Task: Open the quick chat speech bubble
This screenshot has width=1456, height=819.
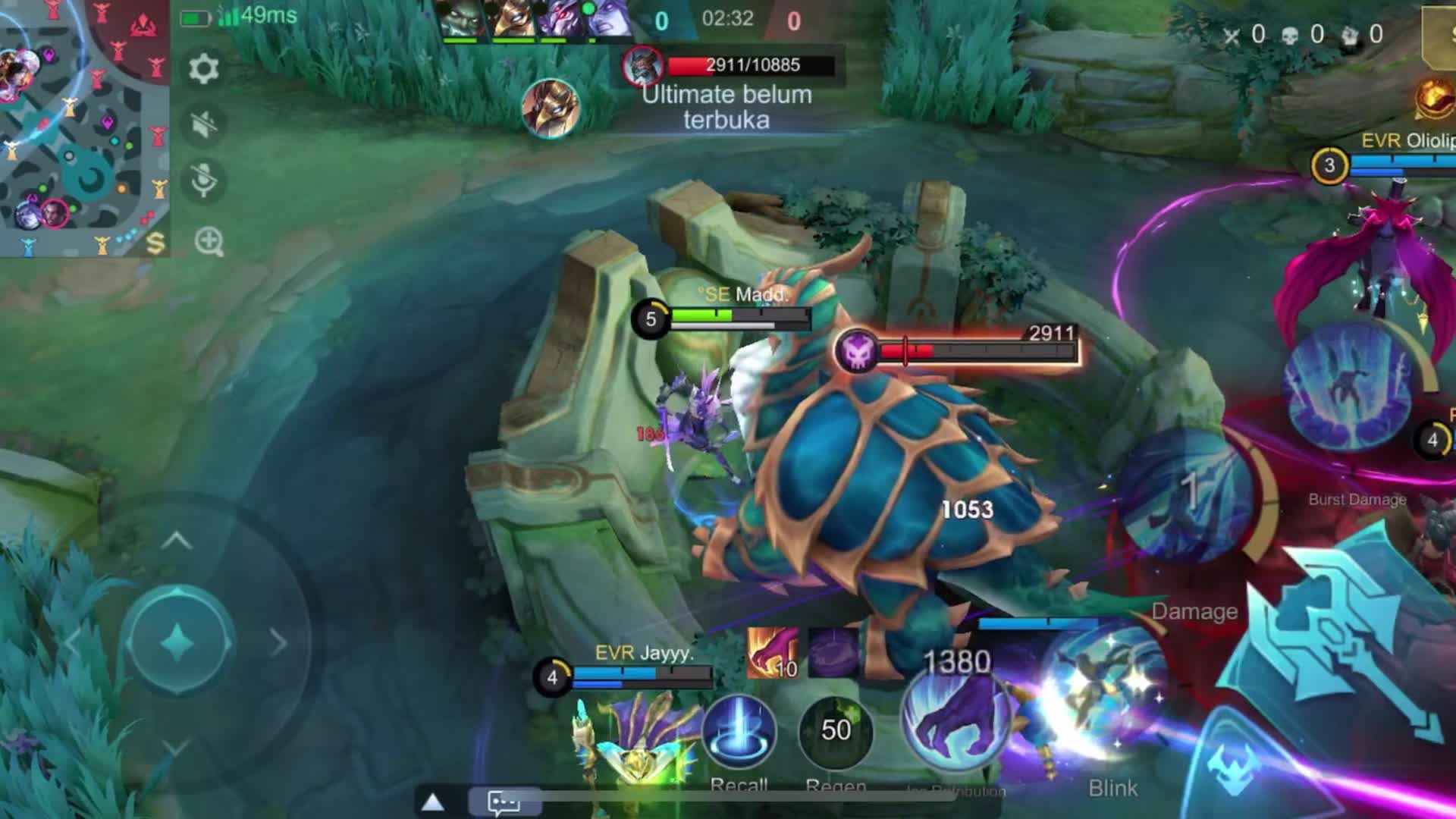Action: click(x=504, y=802)
